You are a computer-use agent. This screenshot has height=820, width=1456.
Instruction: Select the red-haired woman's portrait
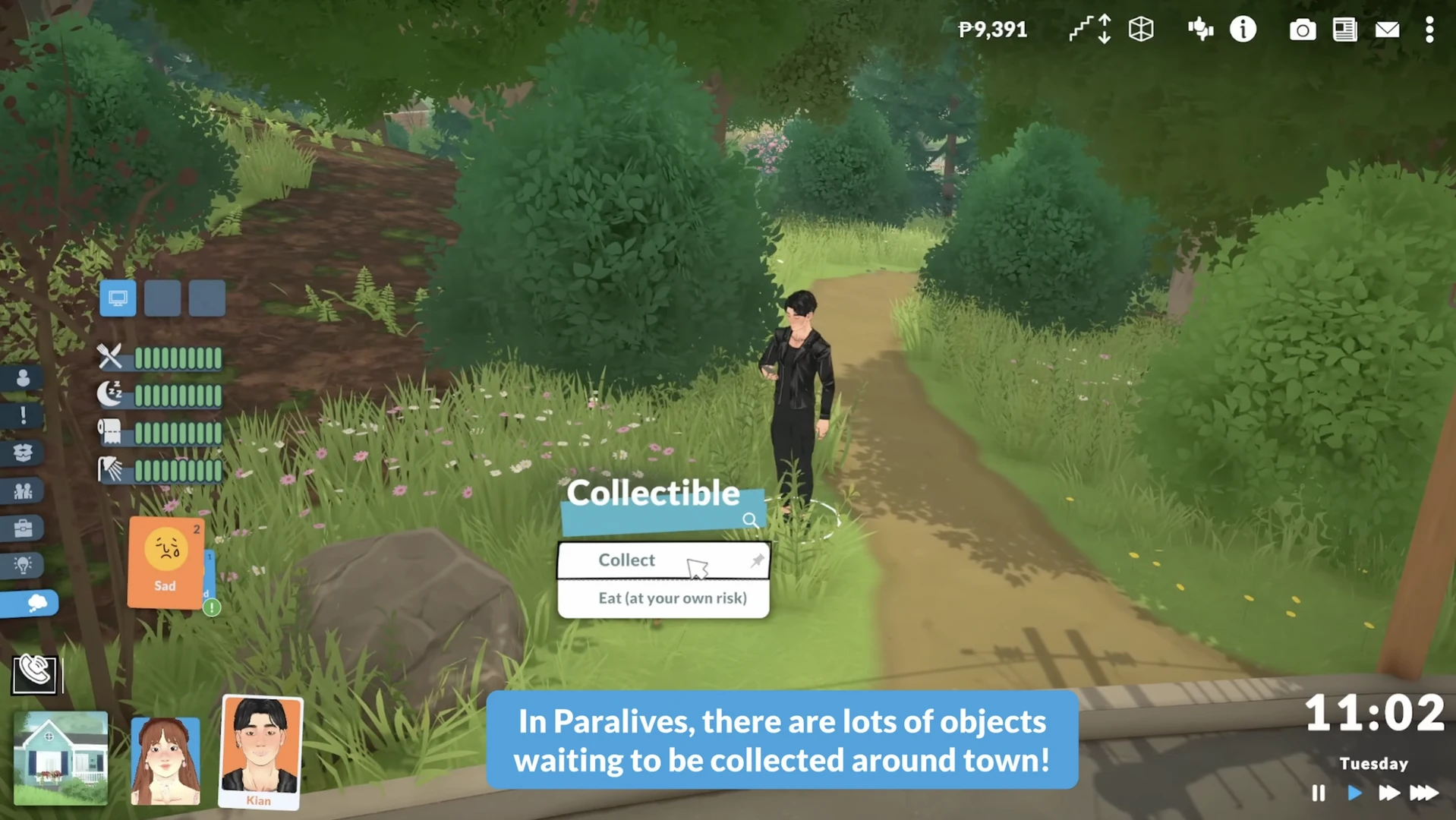[165, 759]
